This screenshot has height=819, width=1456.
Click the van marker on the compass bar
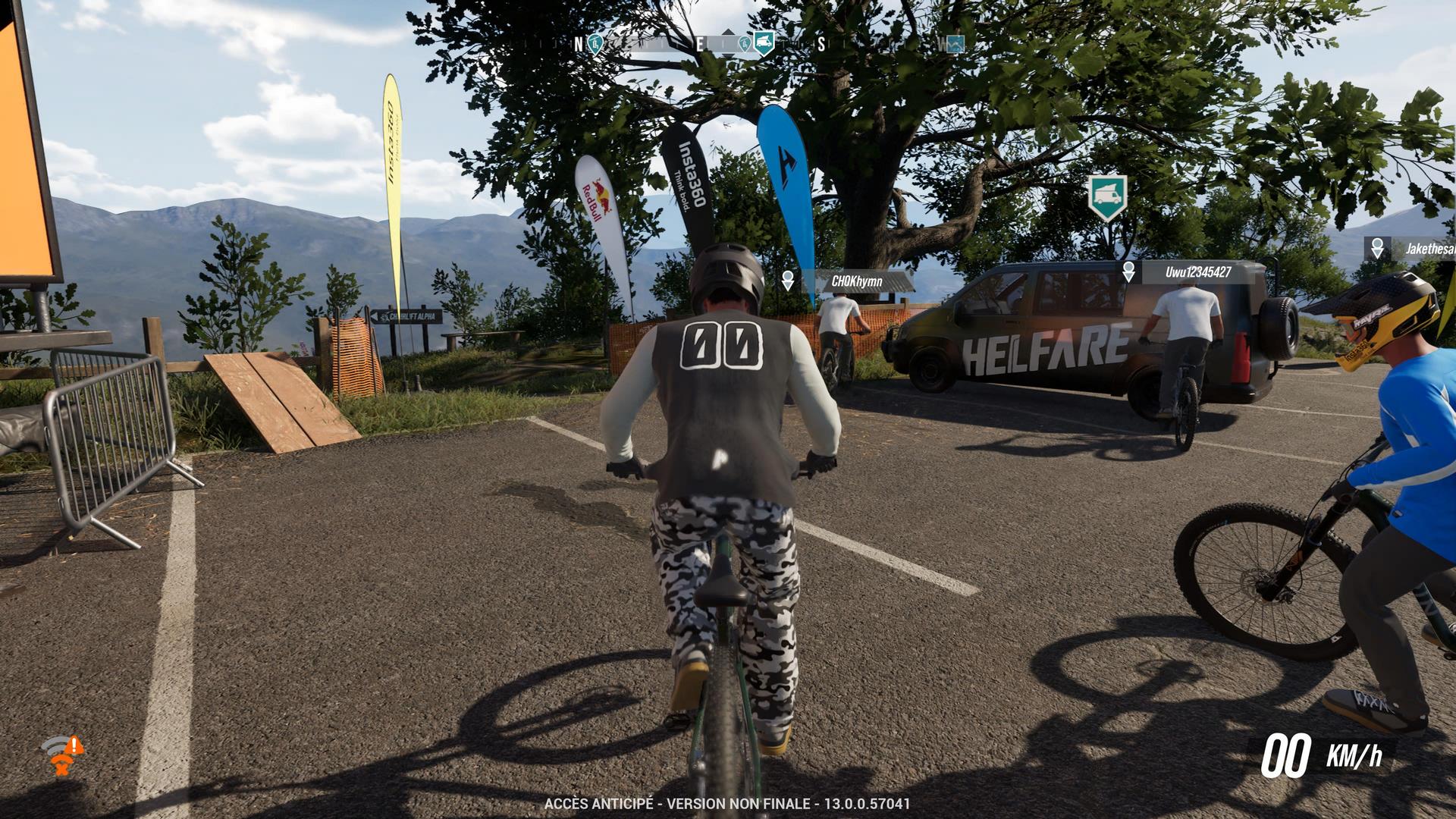coord(764,45)
